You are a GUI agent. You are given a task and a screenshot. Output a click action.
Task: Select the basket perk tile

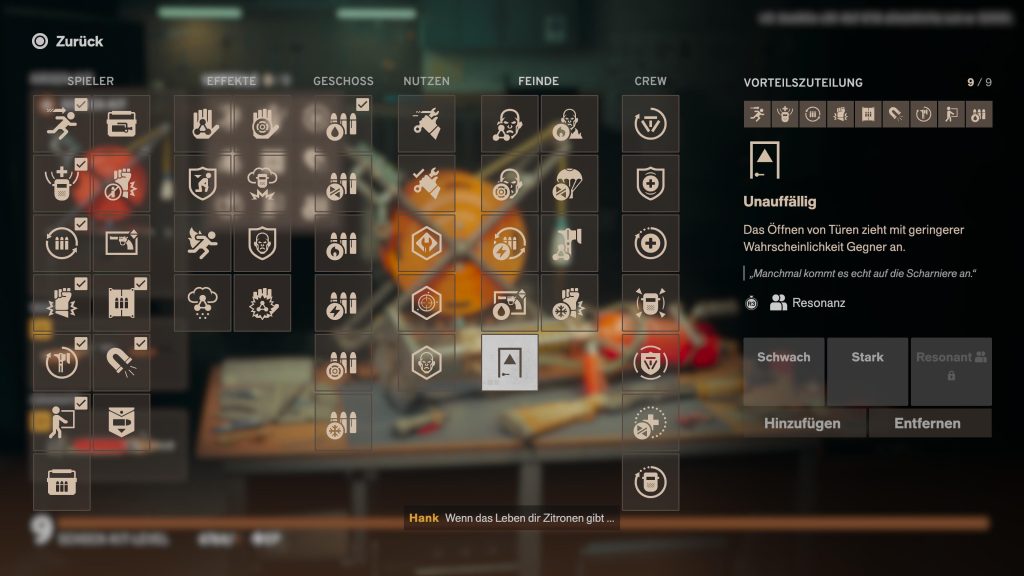pos(62,482)
